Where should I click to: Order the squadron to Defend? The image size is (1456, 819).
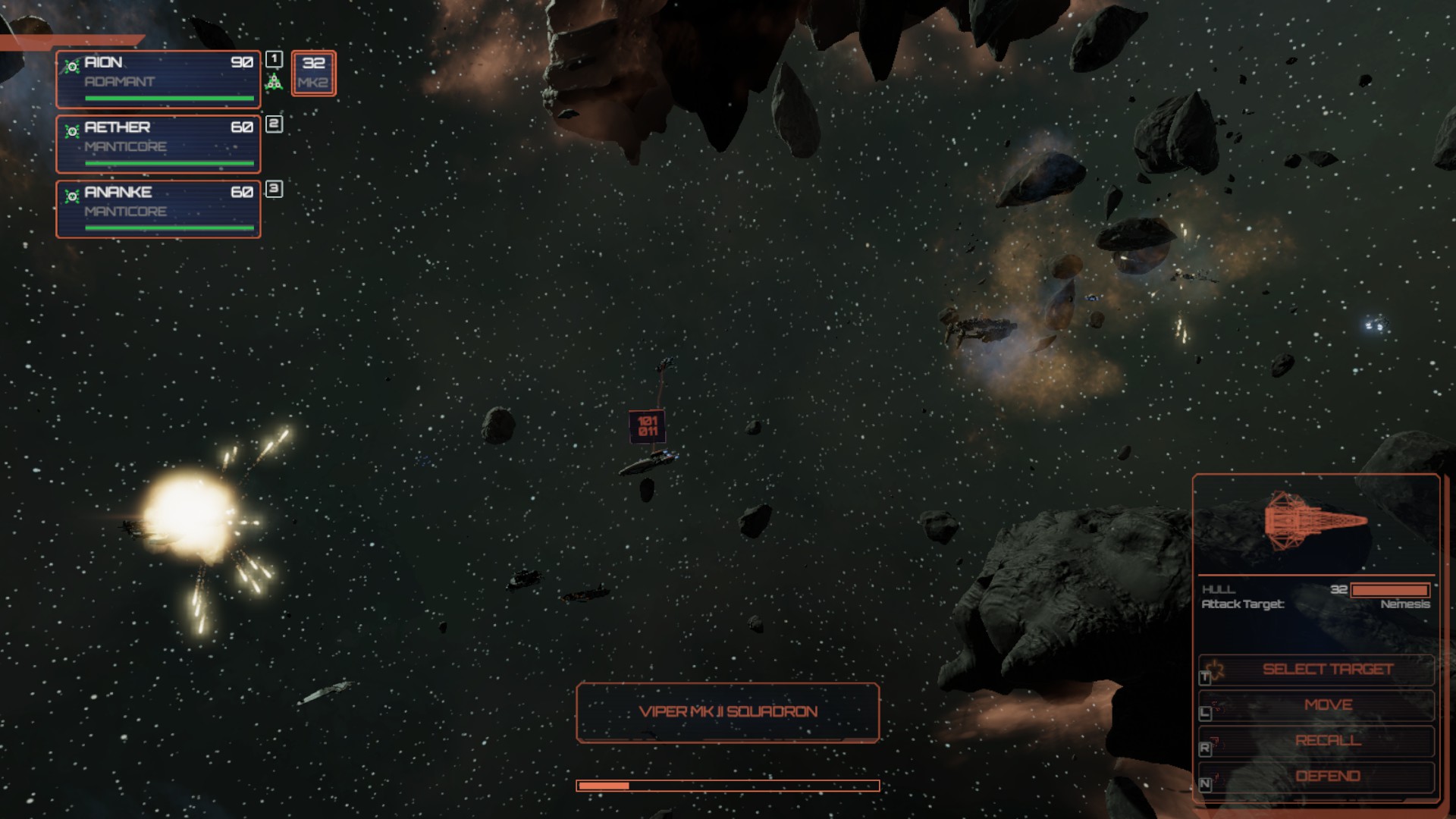(x=1327, y=777)
